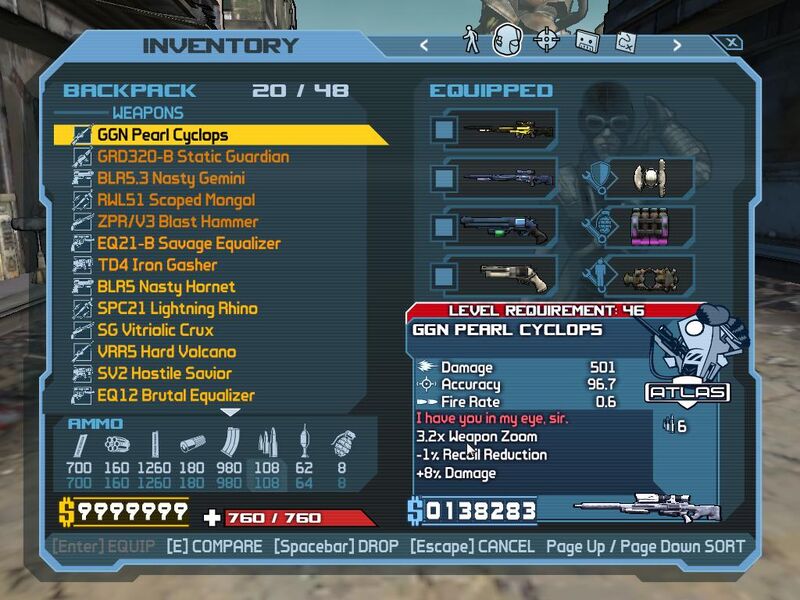
Task: Select the VRR5 Hard Volcano
Action: (166, 352)
